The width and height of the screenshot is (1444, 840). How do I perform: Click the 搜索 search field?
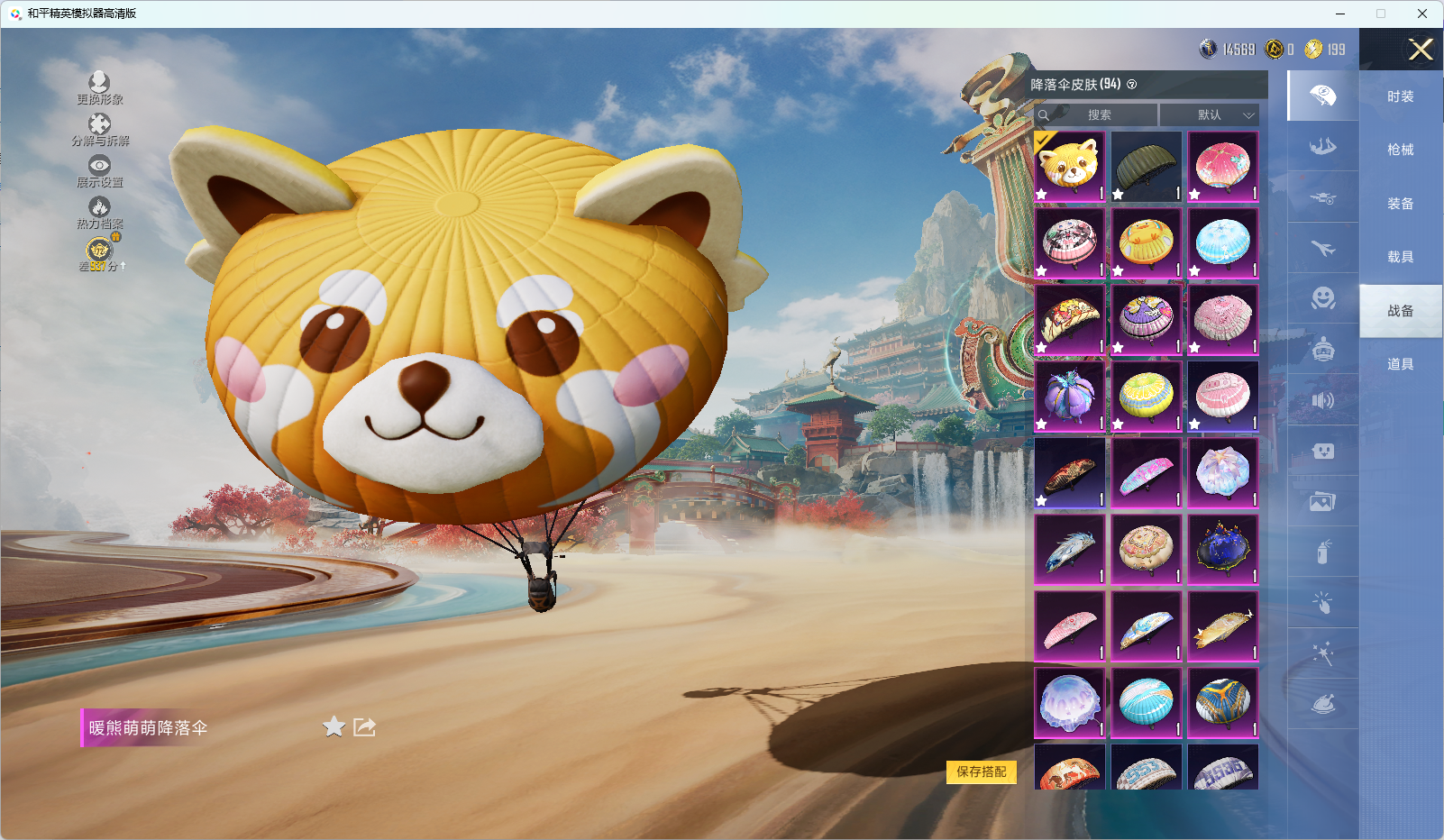coord(1099,115)
